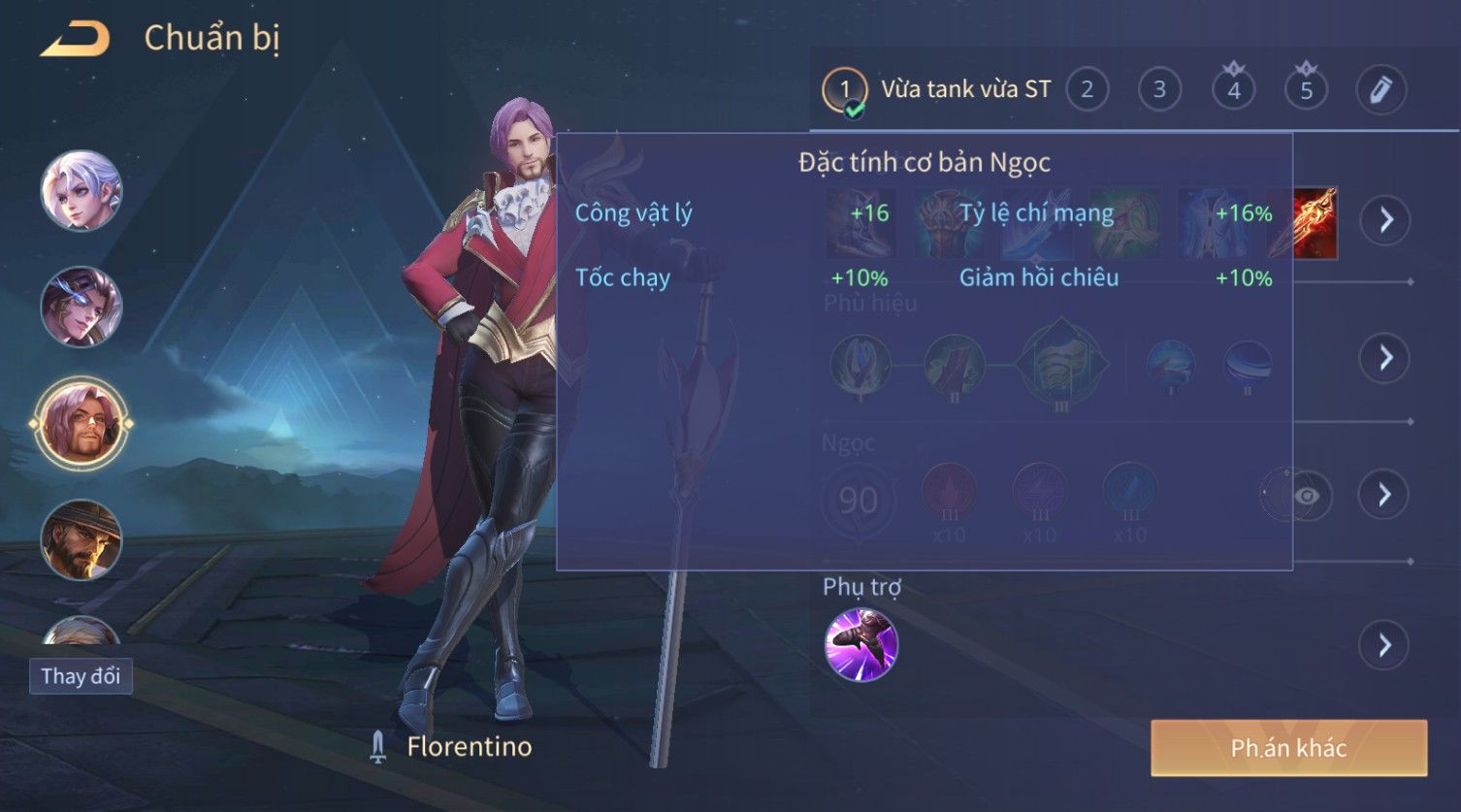
Task: Select the white-haired hero portrait
Action: point(81,190)
